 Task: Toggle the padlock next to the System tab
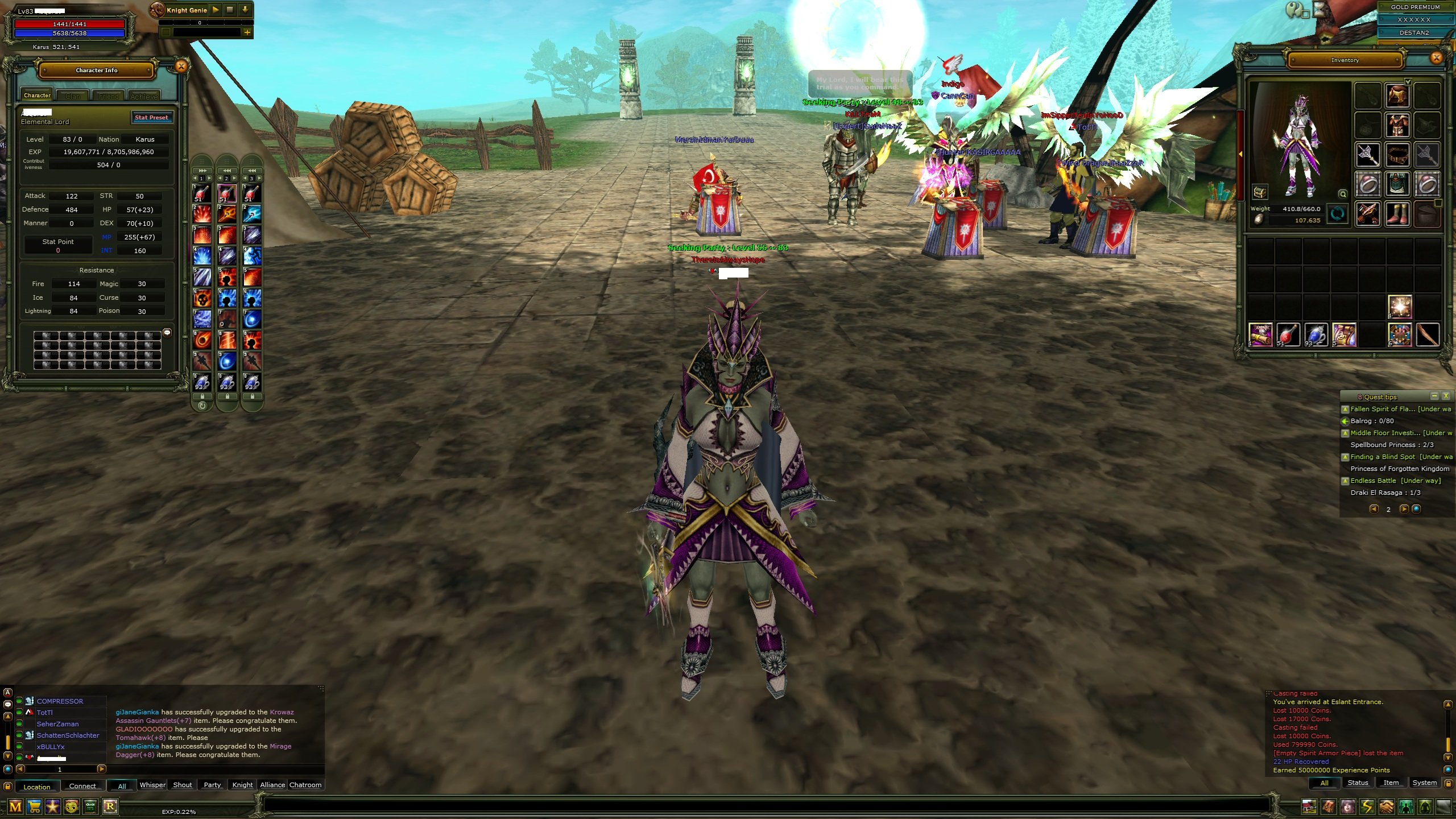click(1448, 783)
